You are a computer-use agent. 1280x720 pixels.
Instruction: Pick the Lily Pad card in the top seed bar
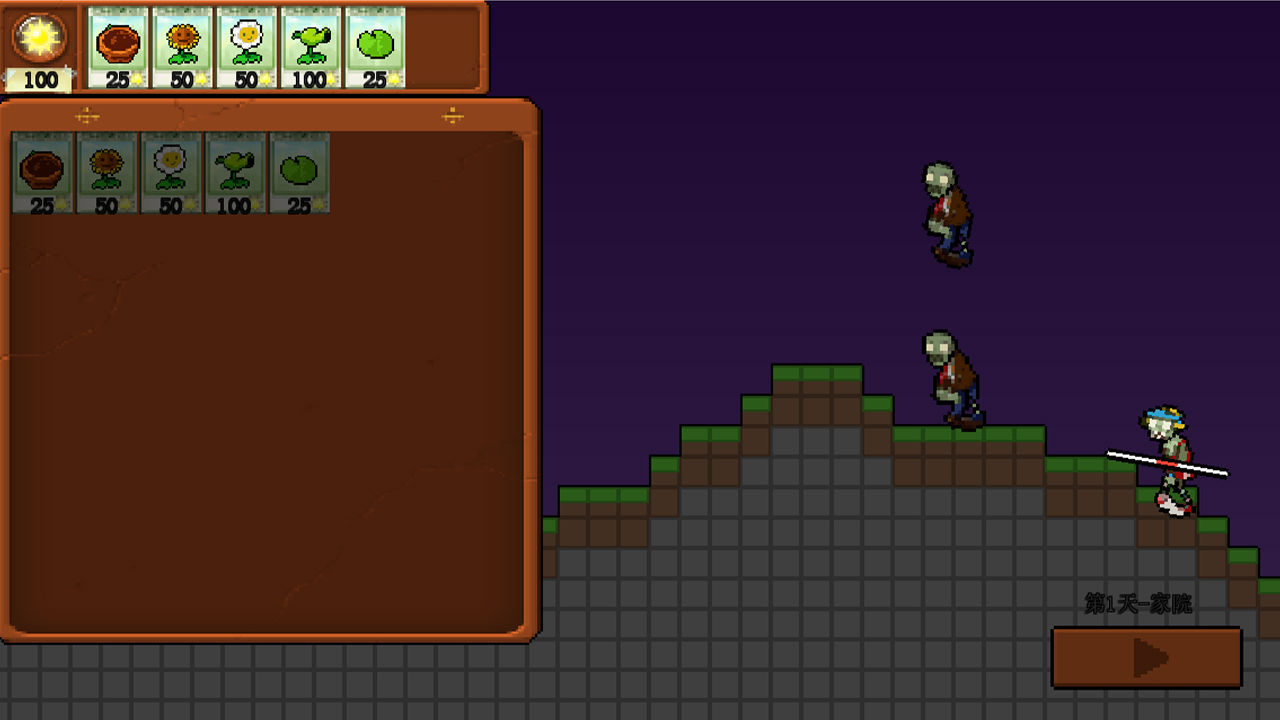tap(374, 48)
